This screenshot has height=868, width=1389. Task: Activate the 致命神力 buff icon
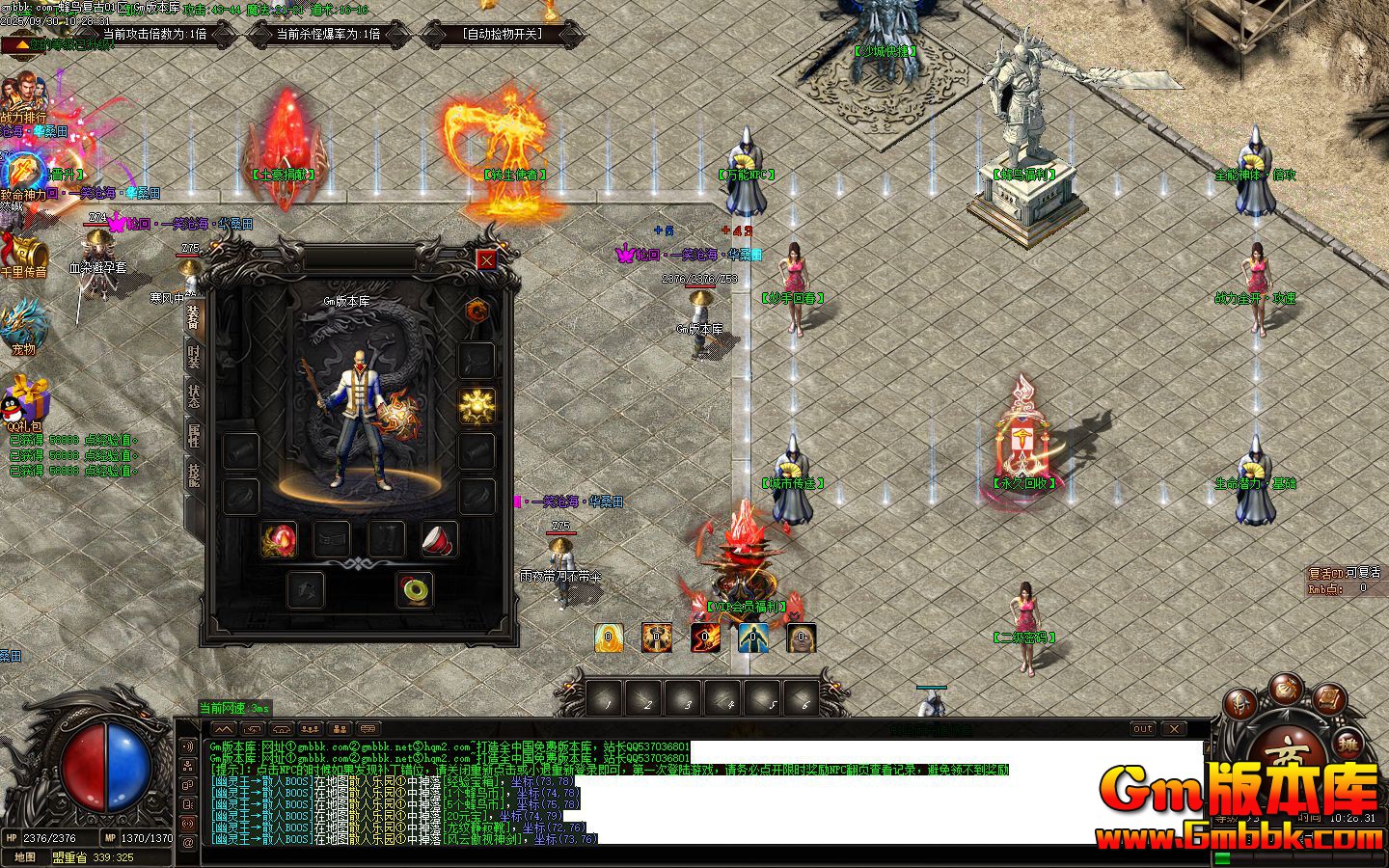point(21,174)
